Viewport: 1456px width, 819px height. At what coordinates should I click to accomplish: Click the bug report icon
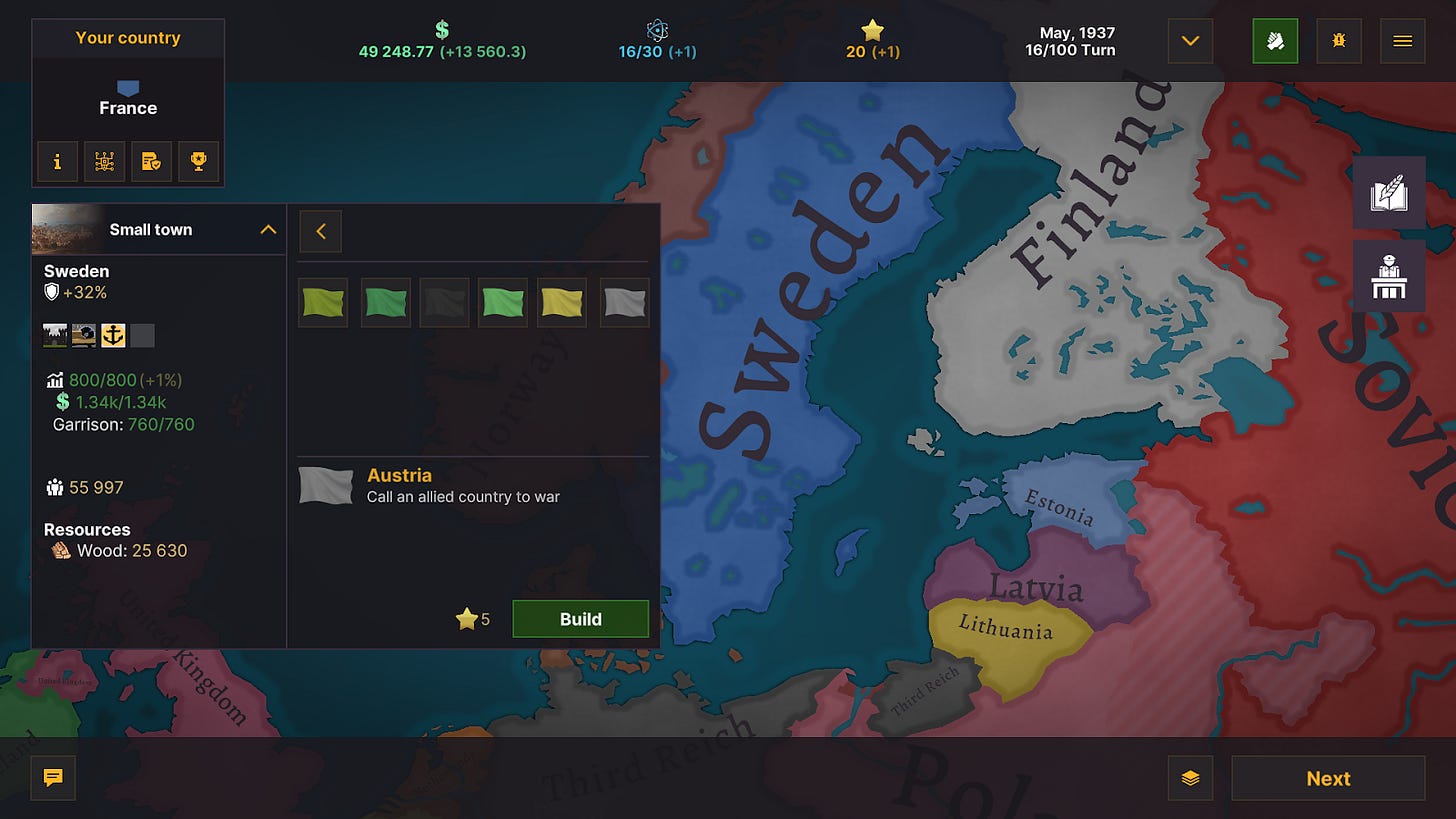(x=1339, y=41)
